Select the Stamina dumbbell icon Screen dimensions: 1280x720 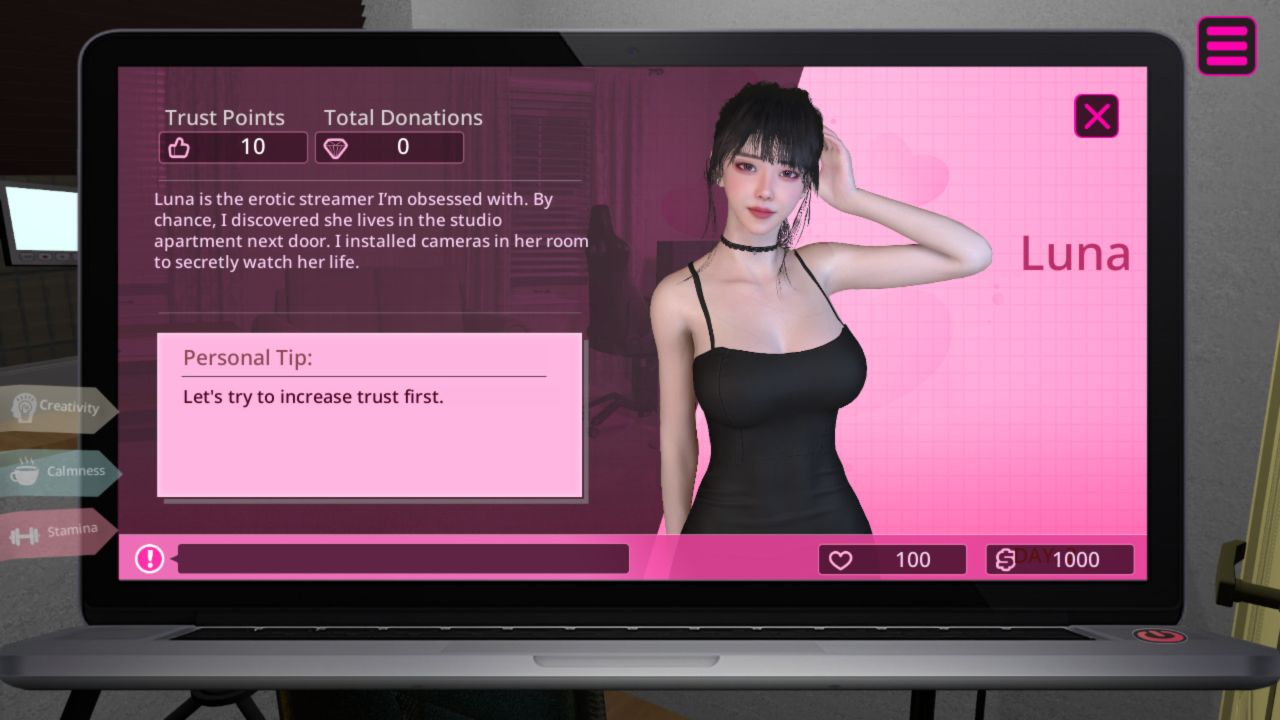tap(25, 533)
